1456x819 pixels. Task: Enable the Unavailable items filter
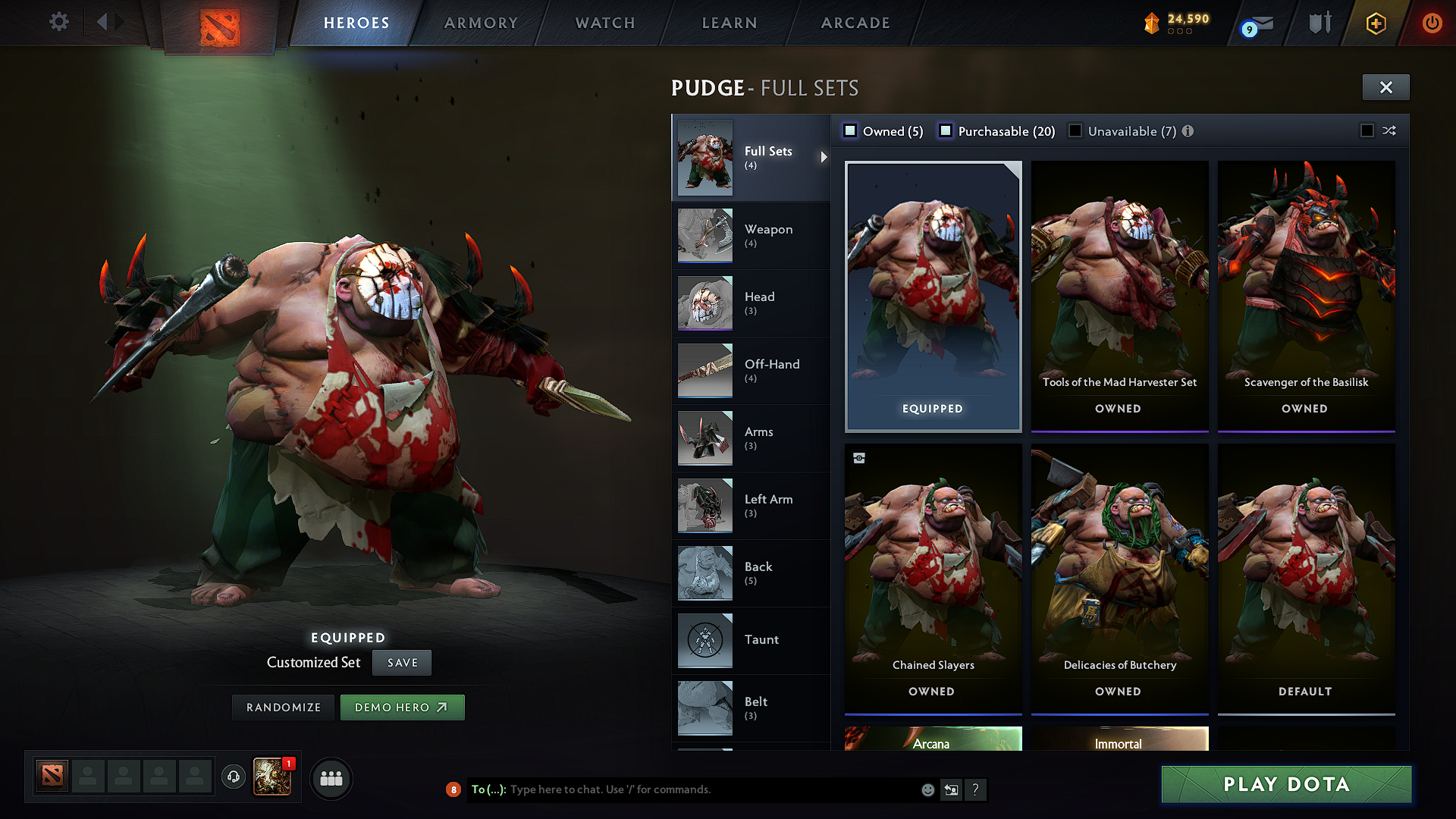1075,131
